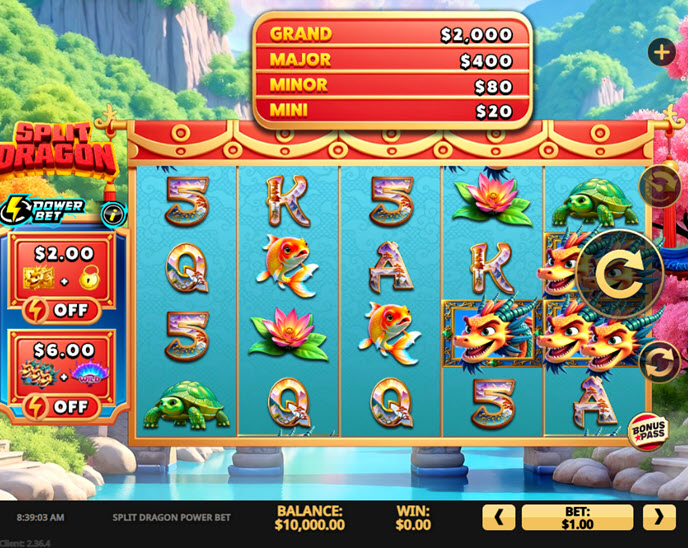Click the small autoplay button below spin
688x548 pixels.
tap(660, 361)
